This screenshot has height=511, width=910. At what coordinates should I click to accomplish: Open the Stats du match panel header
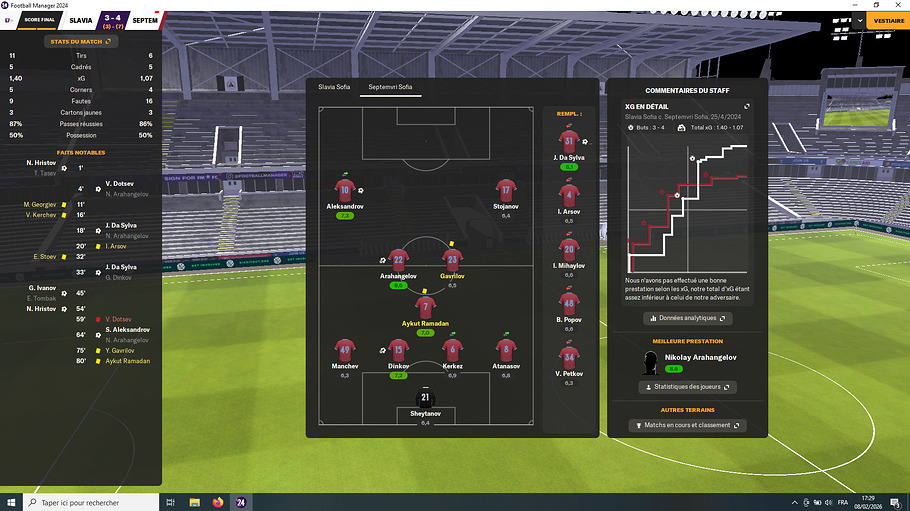tap(80, 41)
